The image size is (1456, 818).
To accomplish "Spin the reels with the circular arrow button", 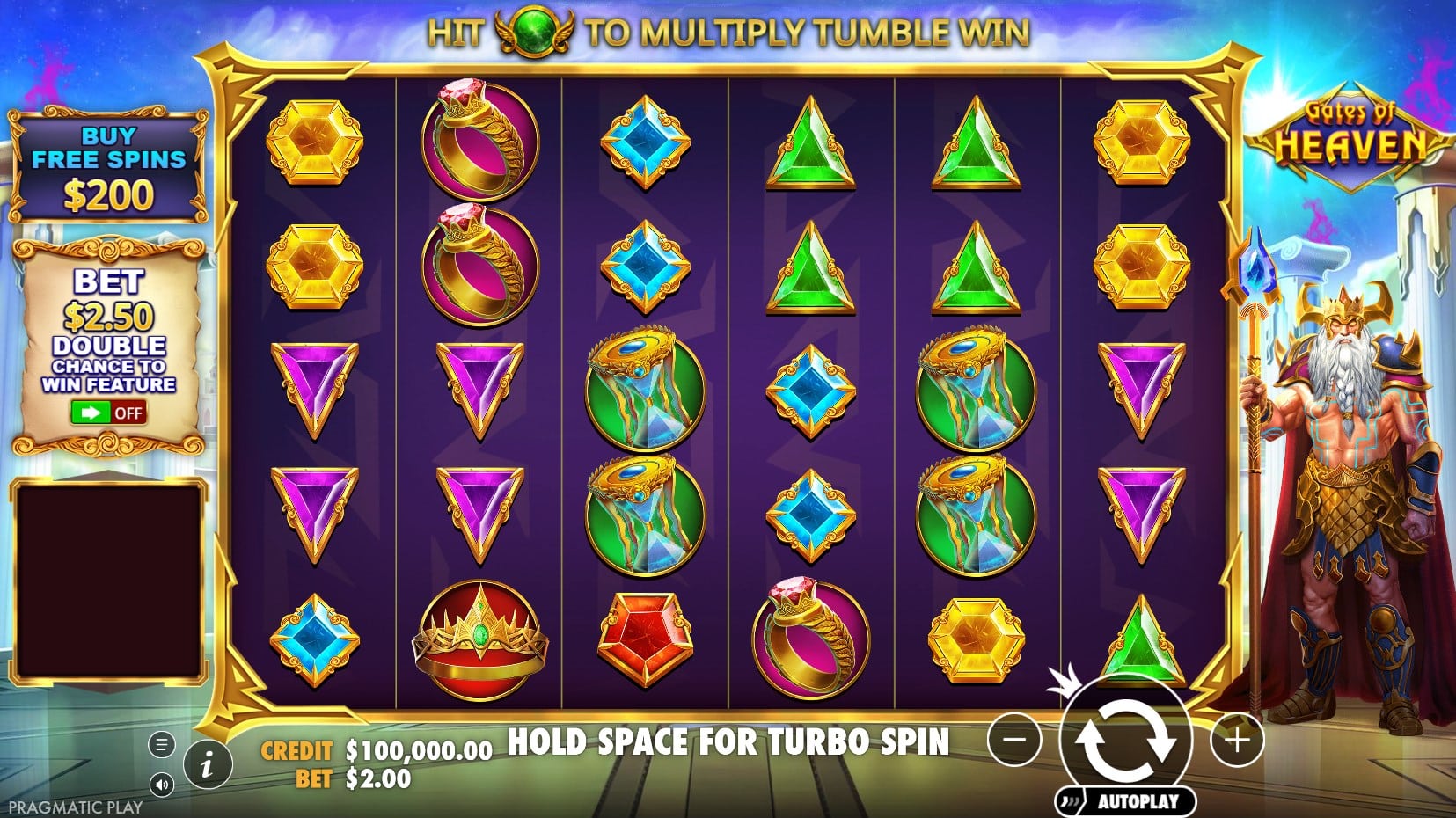I will (1125, 739).
